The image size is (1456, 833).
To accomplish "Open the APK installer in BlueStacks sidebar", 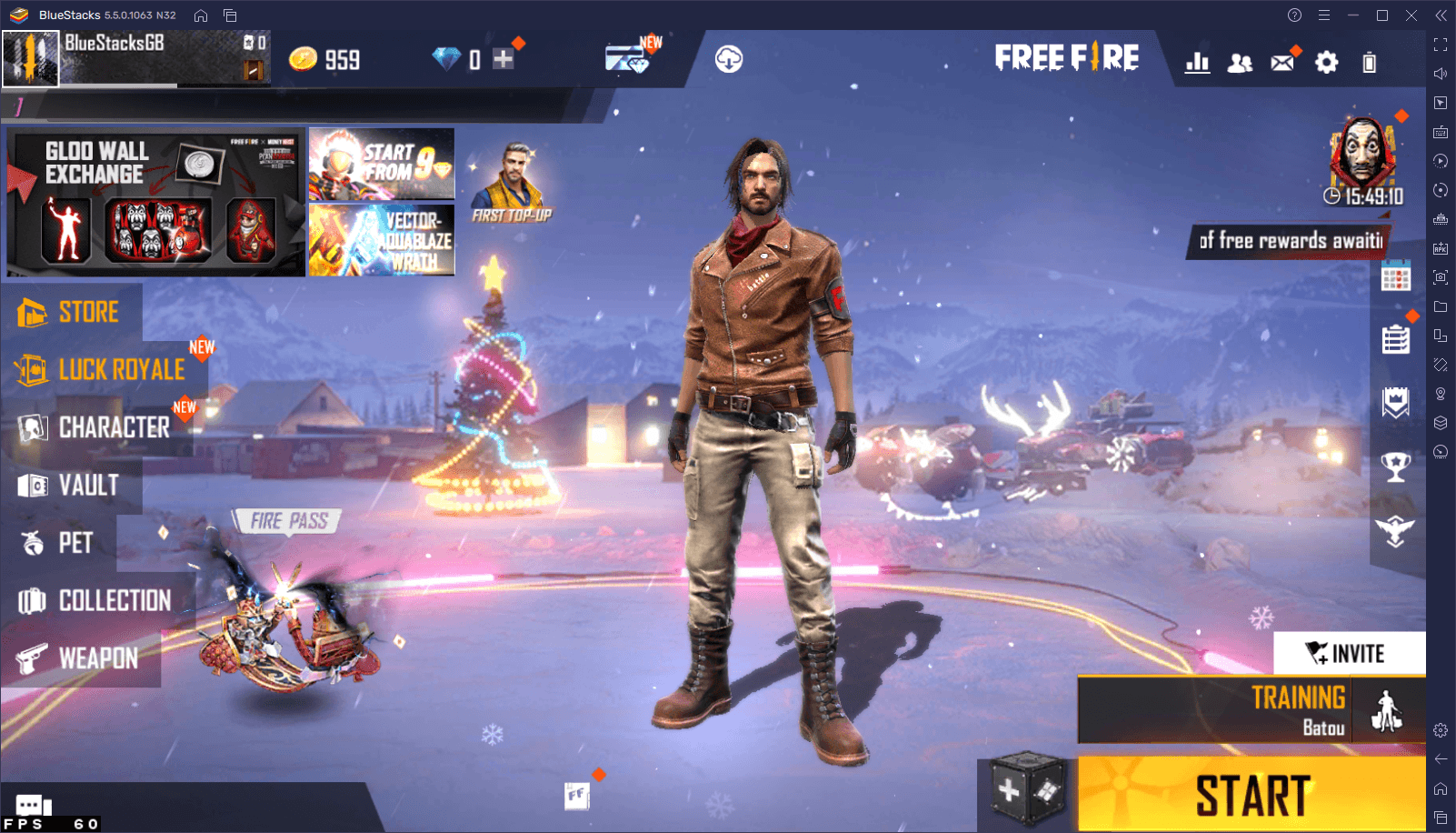I will pos(1441,247).
